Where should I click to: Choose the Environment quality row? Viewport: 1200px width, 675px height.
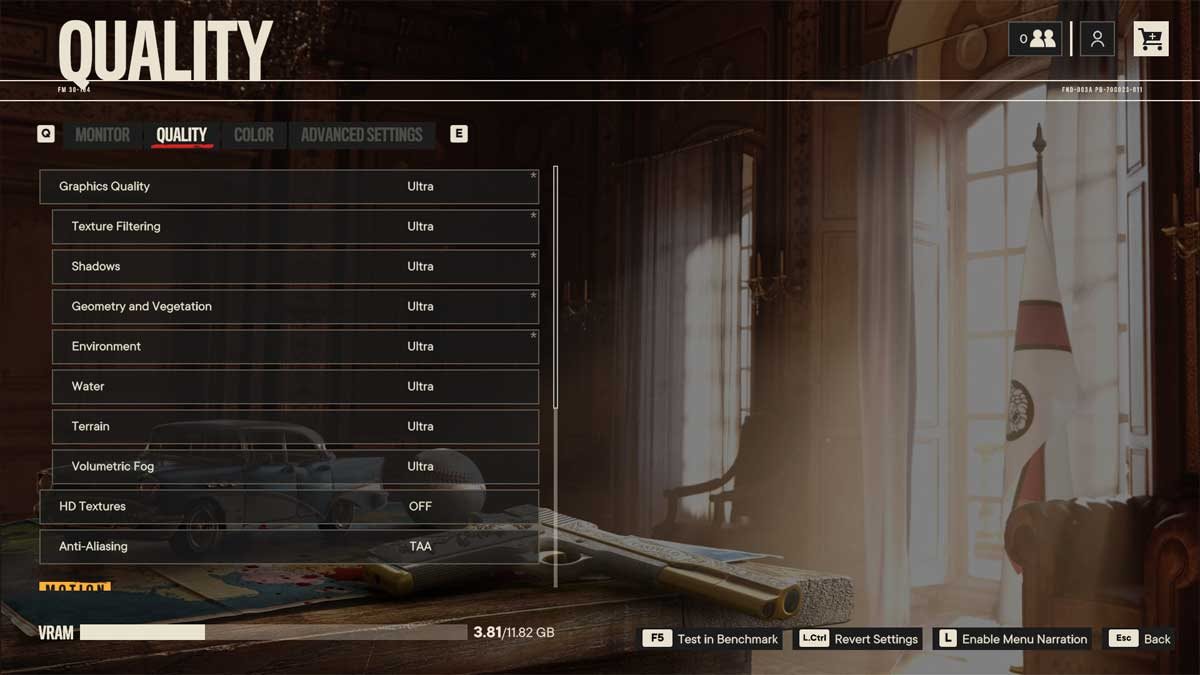pos(295,347)
